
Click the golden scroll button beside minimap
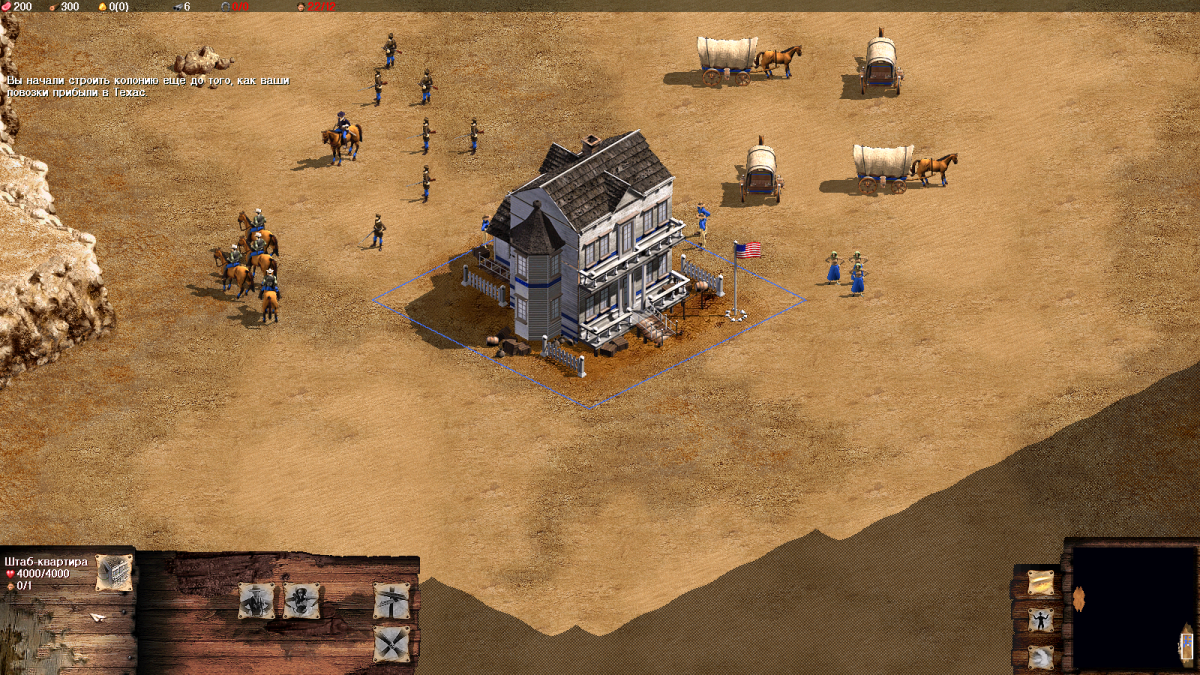click(x=1041, y=582)
